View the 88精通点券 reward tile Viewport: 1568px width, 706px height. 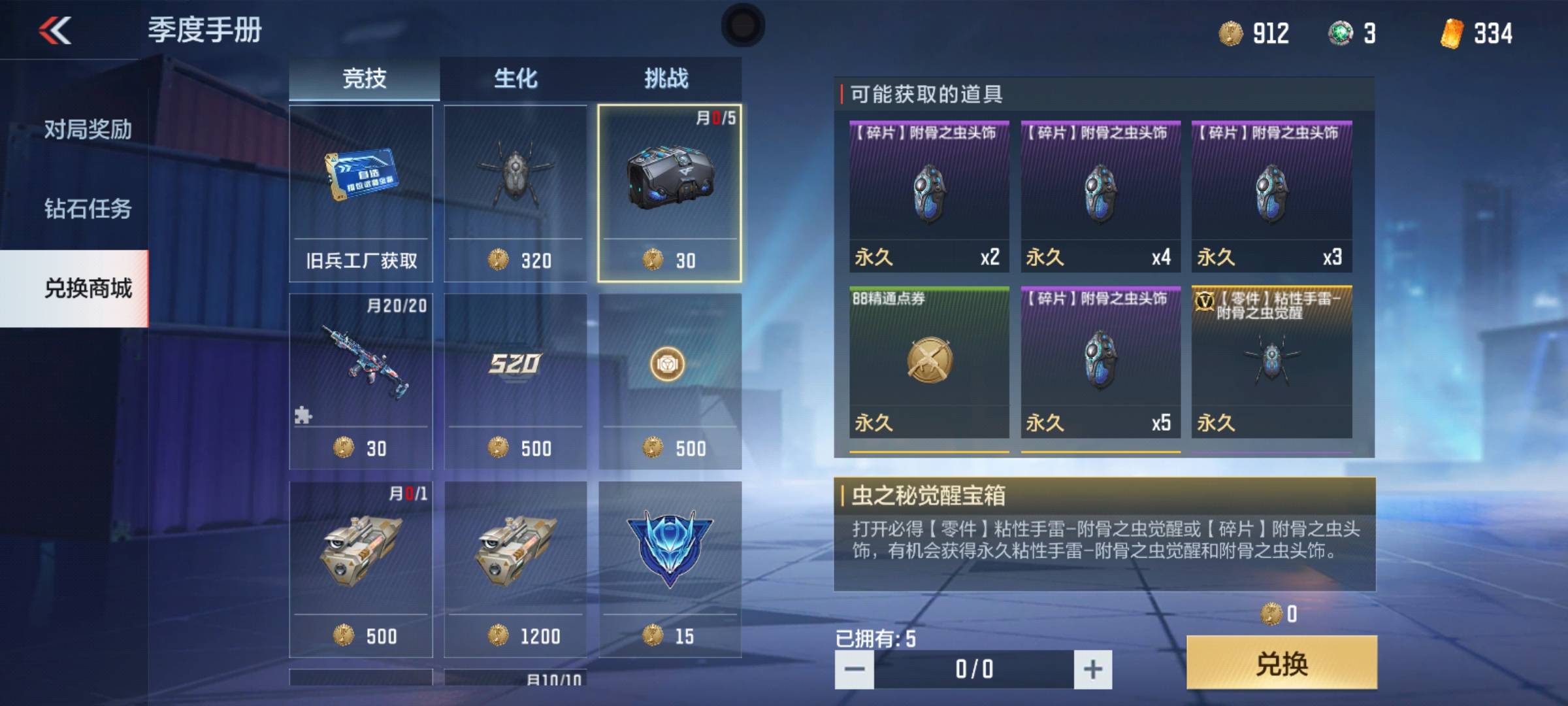click(929, 362)
